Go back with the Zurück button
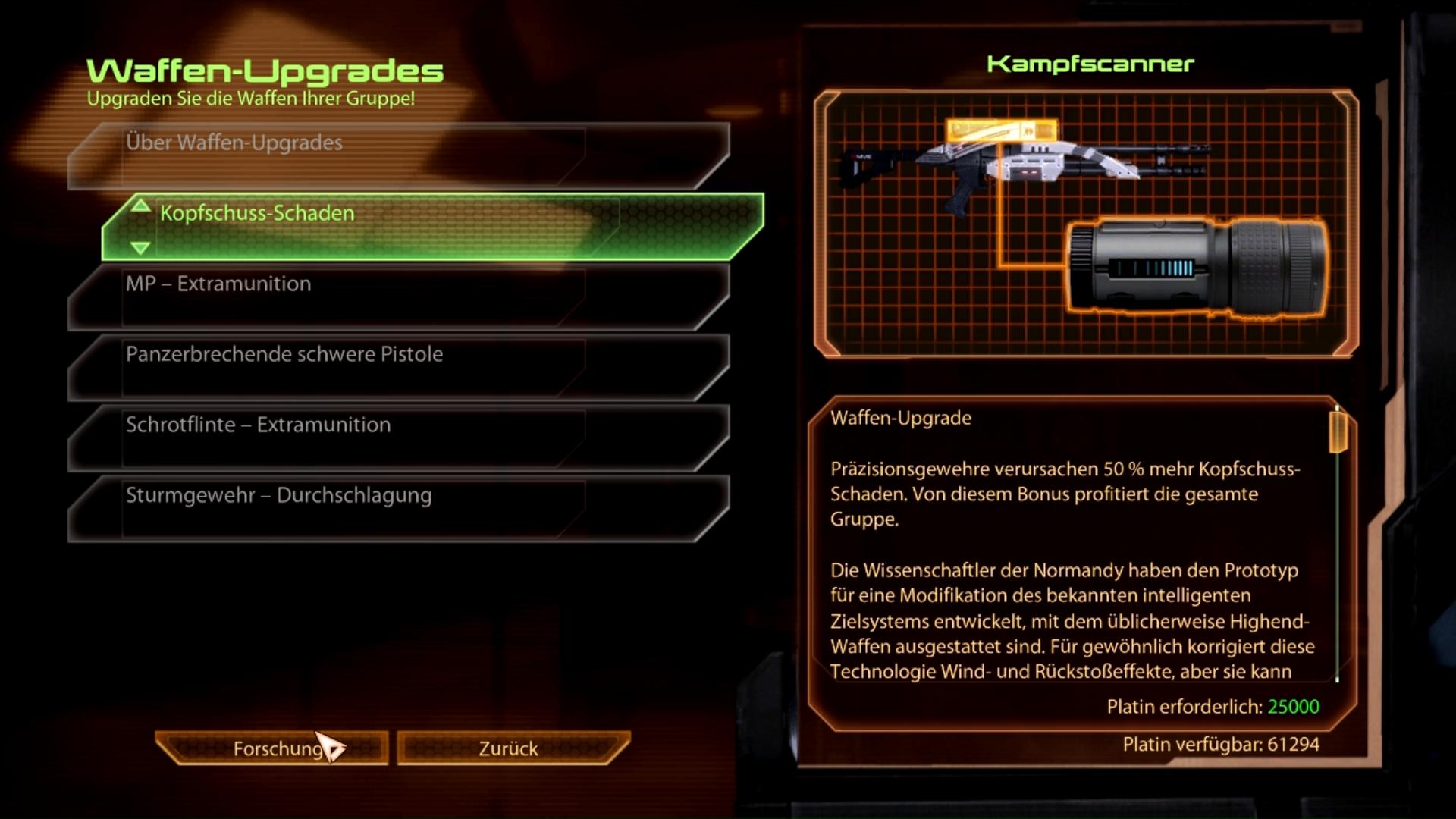Image resolution: width=1456 pixels, height=819 pixels. point(510,748)
